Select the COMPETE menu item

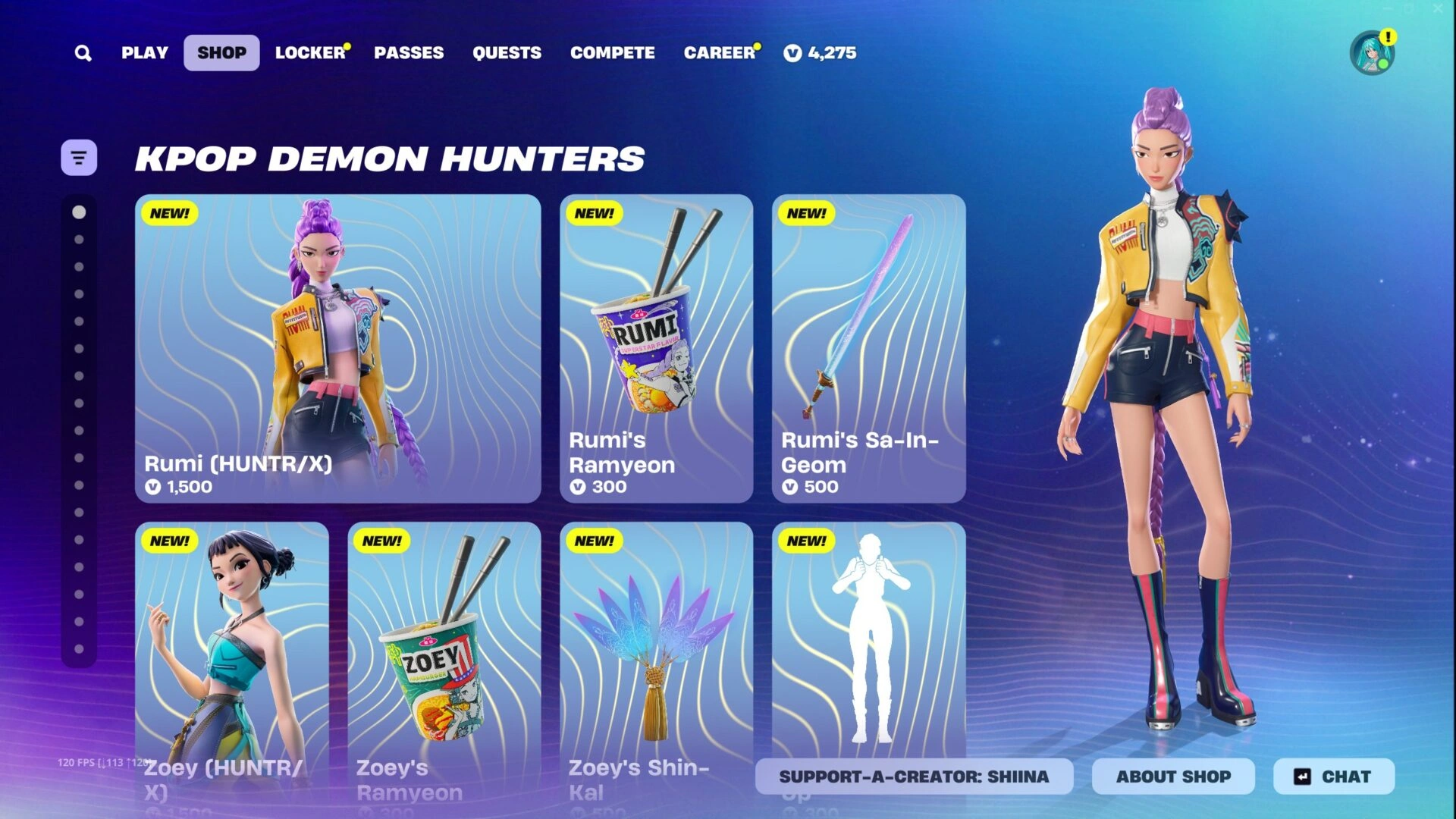(x=613, y=52)
